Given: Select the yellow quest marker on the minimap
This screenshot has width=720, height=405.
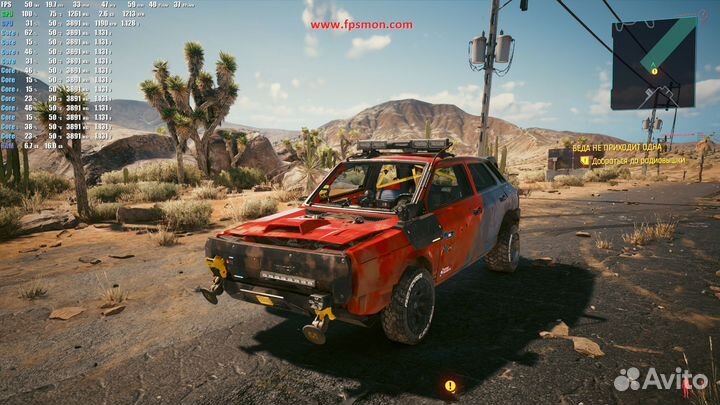Looking at the screenshot, I should pyautogui.click(x=654, y=71).
